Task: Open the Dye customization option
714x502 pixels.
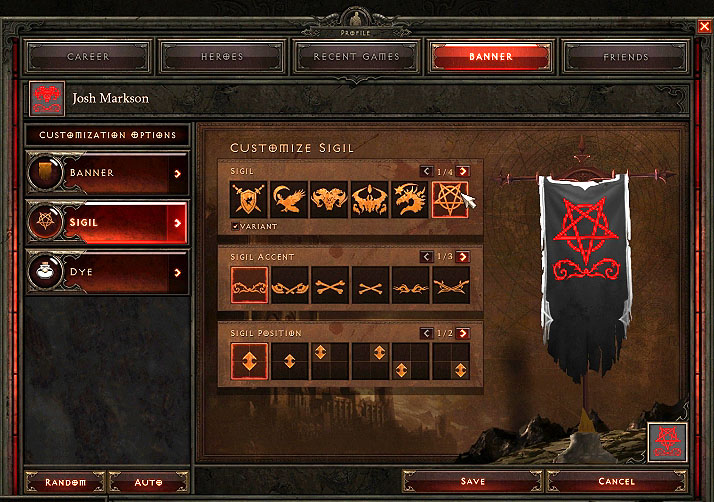Action: click(107, 272)
